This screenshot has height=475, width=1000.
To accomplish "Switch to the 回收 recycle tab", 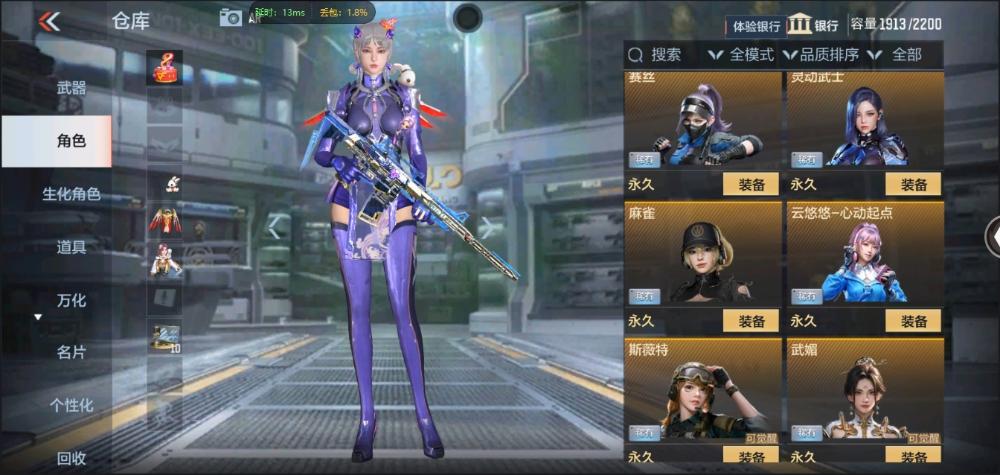I will click(x=71, y=458).
